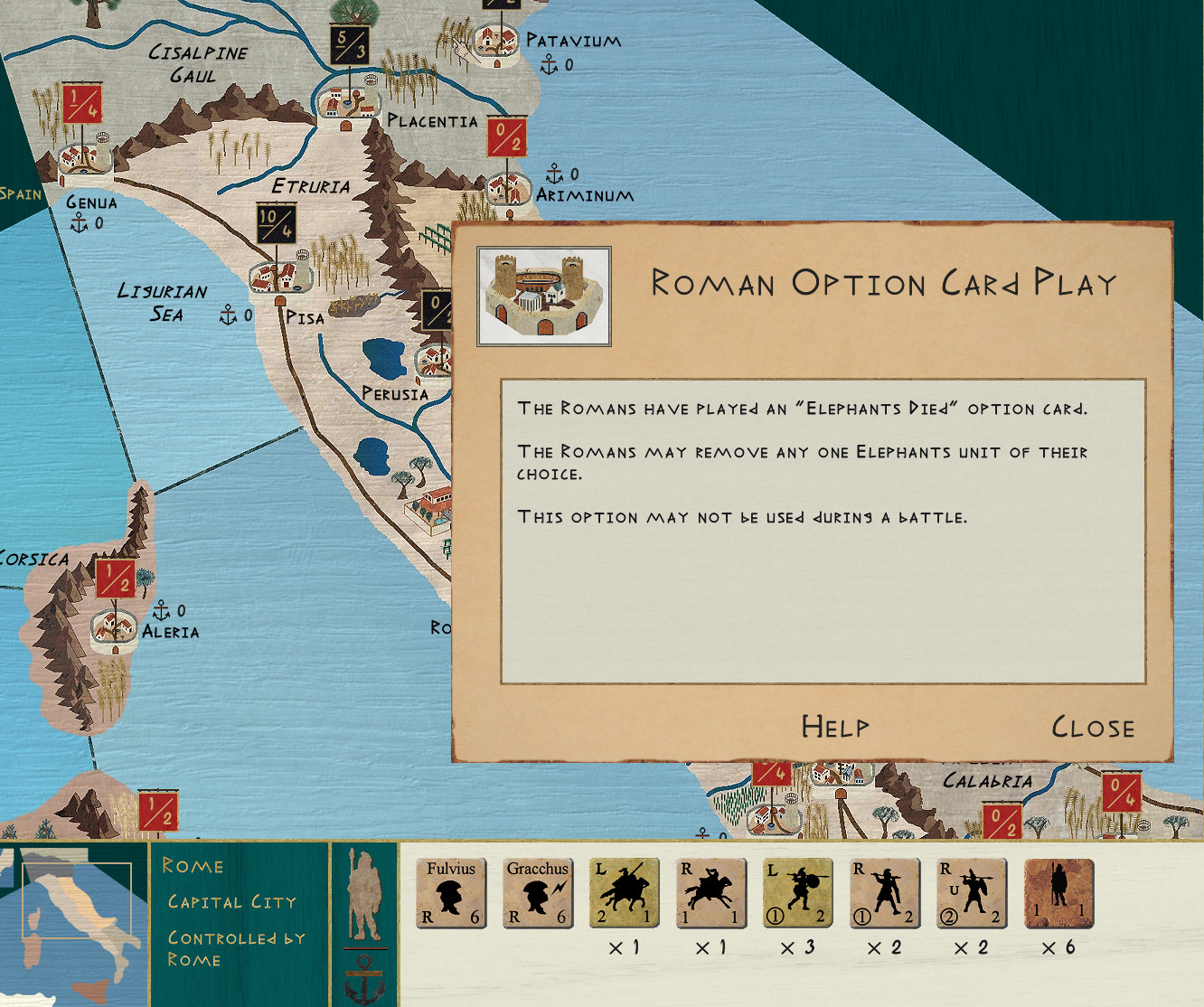Select the Placentia 5/3 black flag marker

(349, 44)
